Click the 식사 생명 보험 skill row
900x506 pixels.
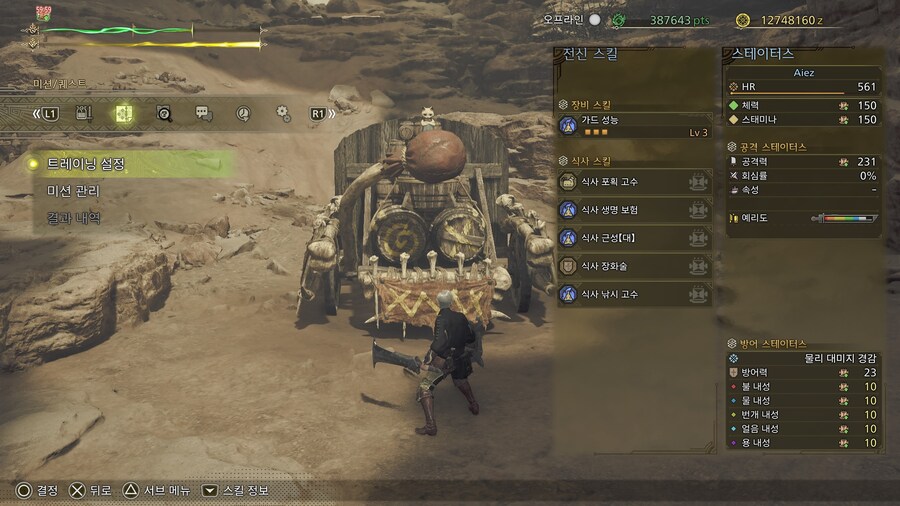634,210
